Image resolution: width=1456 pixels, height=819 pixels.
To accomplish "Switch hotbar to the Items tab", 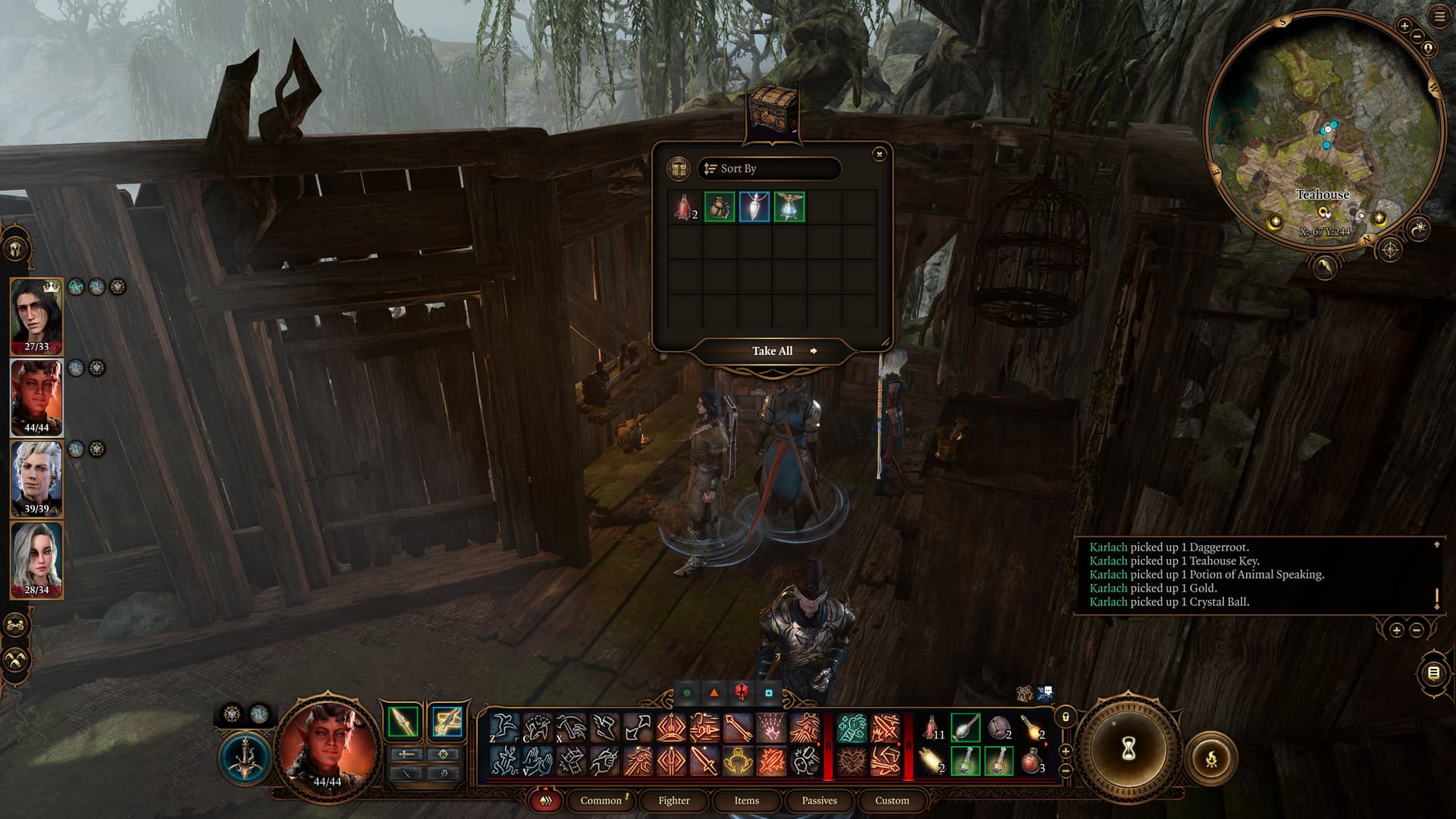I will click(x=746, y=801).
